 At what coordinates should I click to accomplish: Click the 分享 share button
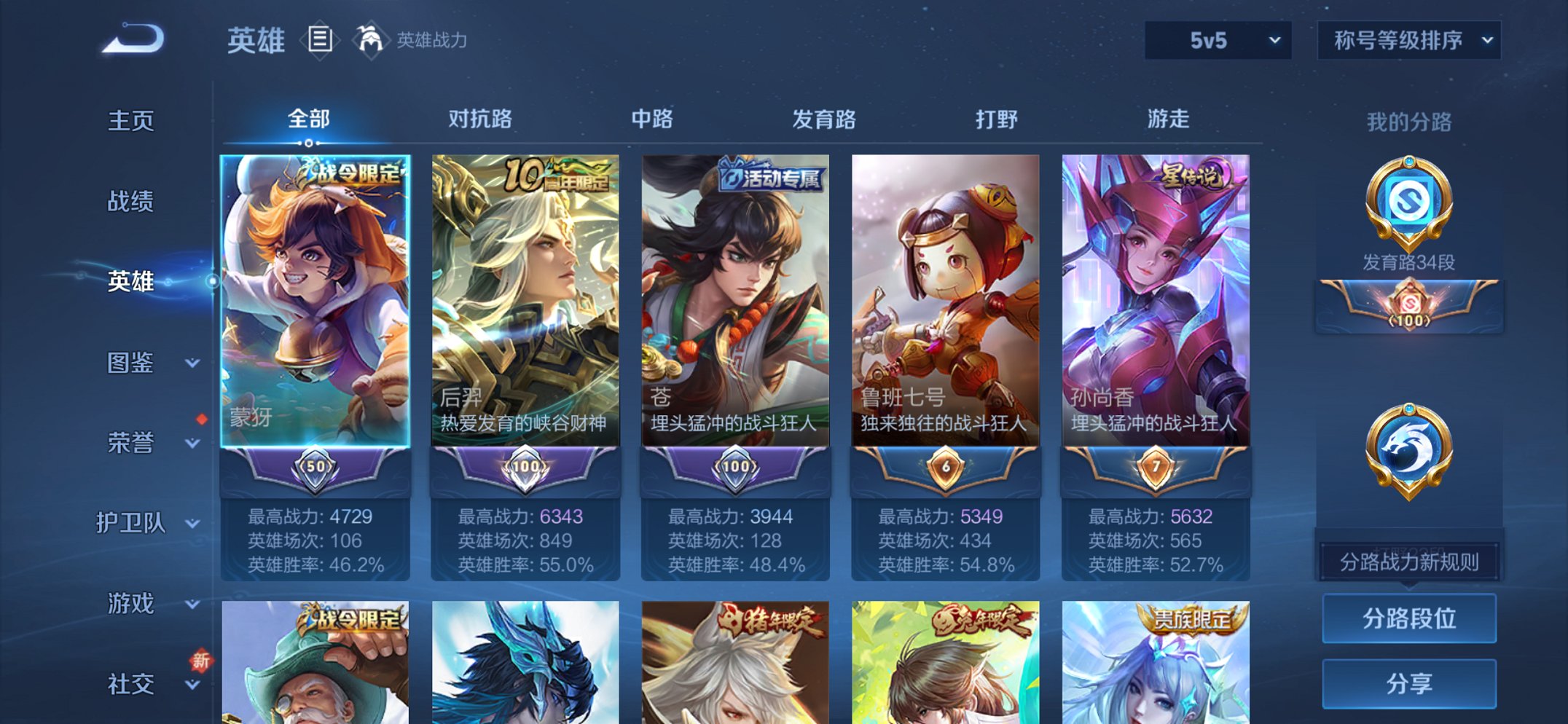(1409, 682)
